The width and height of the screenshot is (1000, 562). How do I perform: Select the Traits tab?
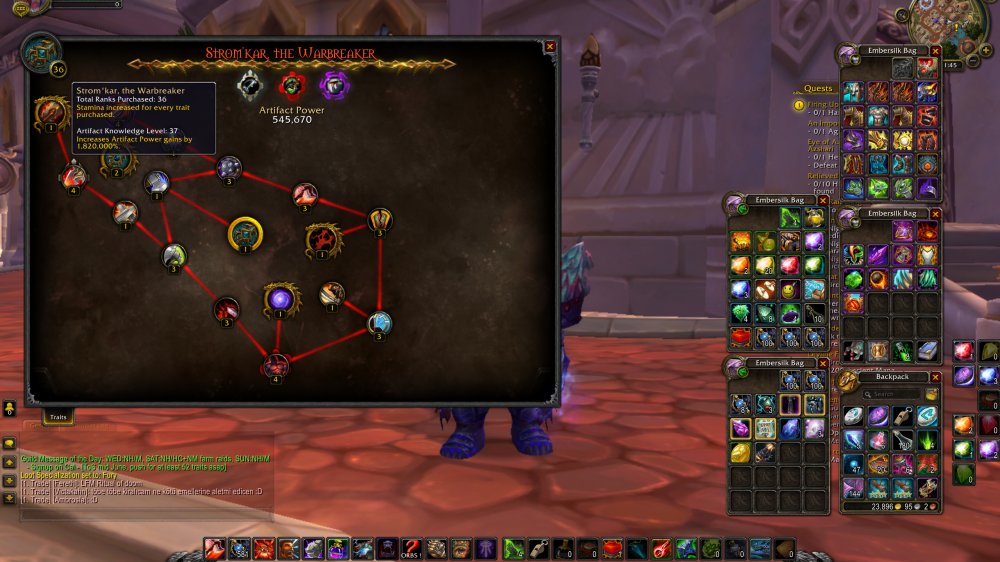(58, 413)
